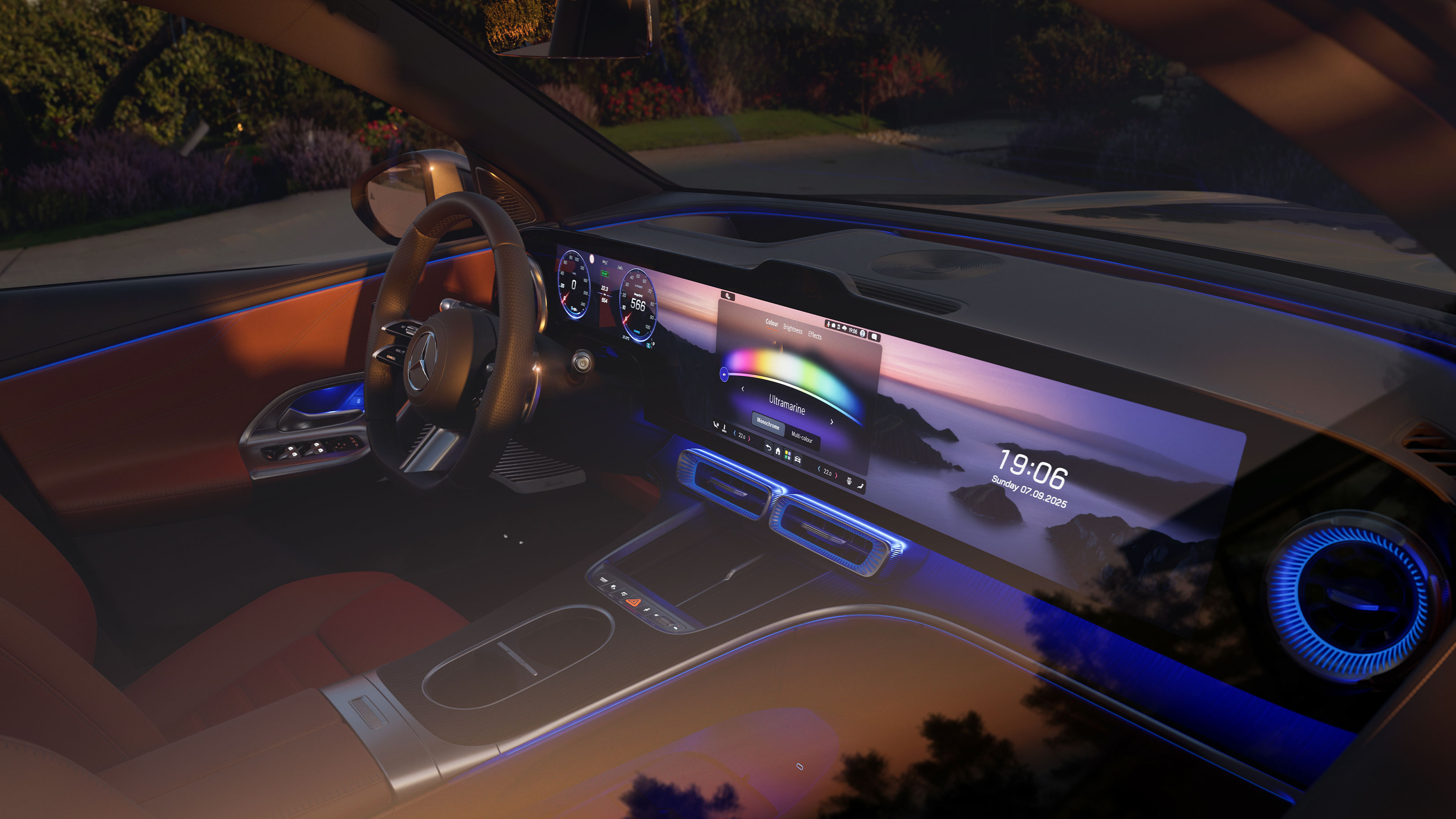This screenshot has height=819, width=1456.
Task: Open the user profile avatar
Action: click(862, 334)
